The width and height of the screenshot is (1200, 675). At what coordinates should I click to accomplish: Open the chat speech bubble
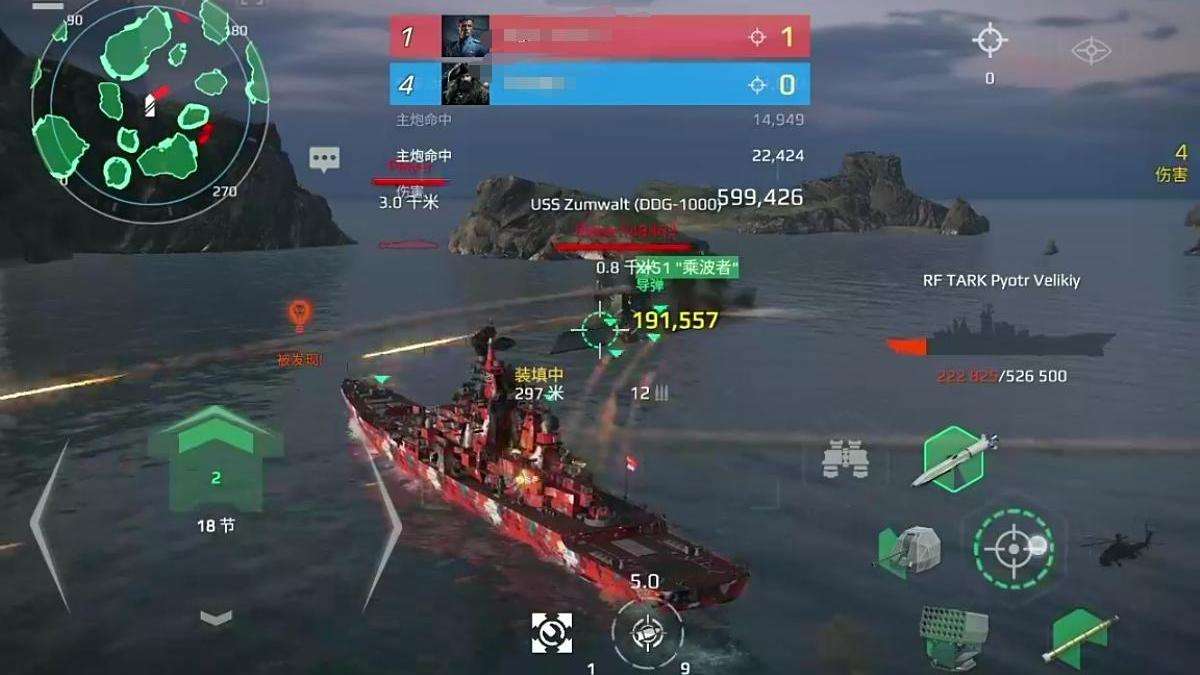click(324, 158)
